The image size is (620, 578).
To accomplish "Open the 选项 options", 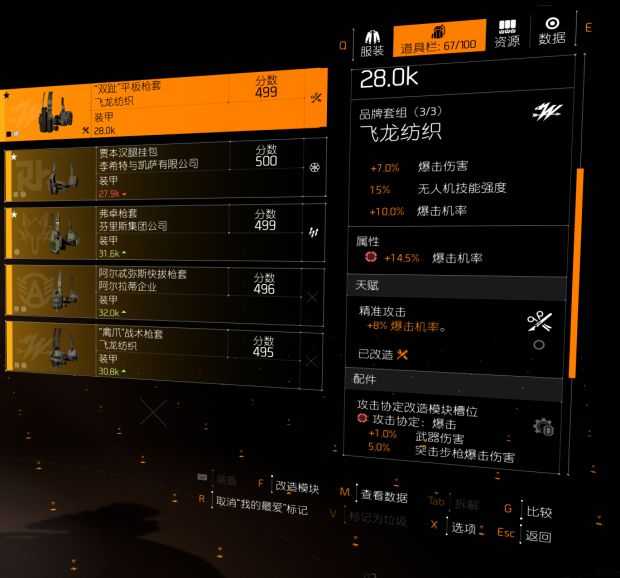I will pos(463,527).
